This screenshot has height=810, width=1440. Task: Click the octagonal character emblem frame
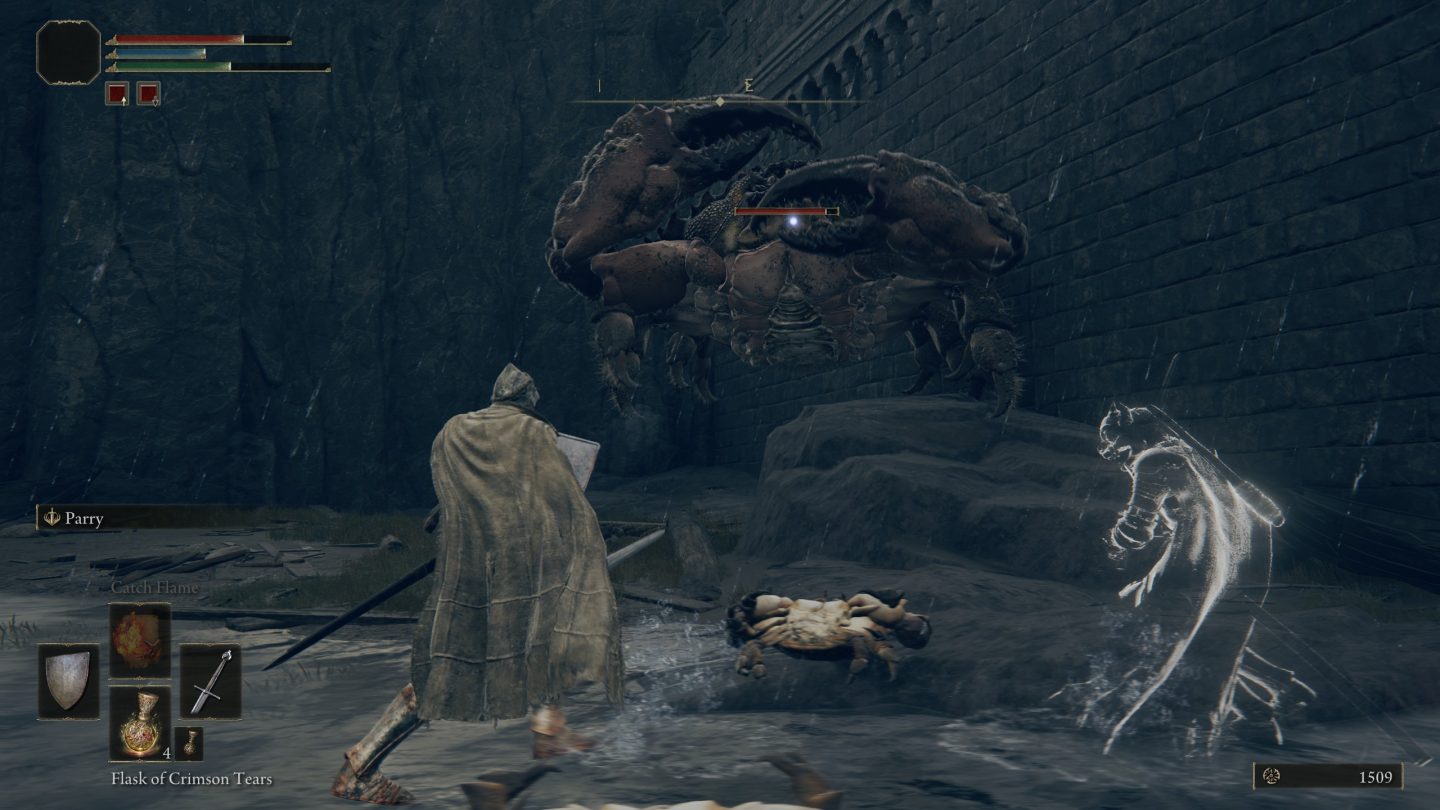tap(69, 52)
